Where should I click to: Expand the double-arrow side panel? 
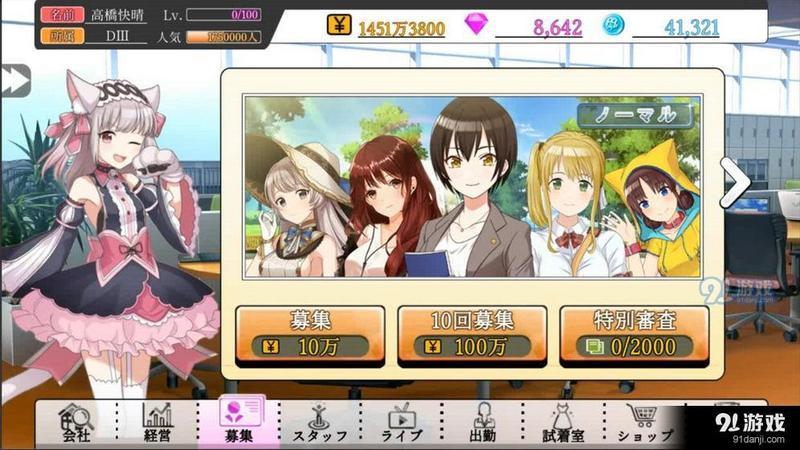[x=13, y=80]
